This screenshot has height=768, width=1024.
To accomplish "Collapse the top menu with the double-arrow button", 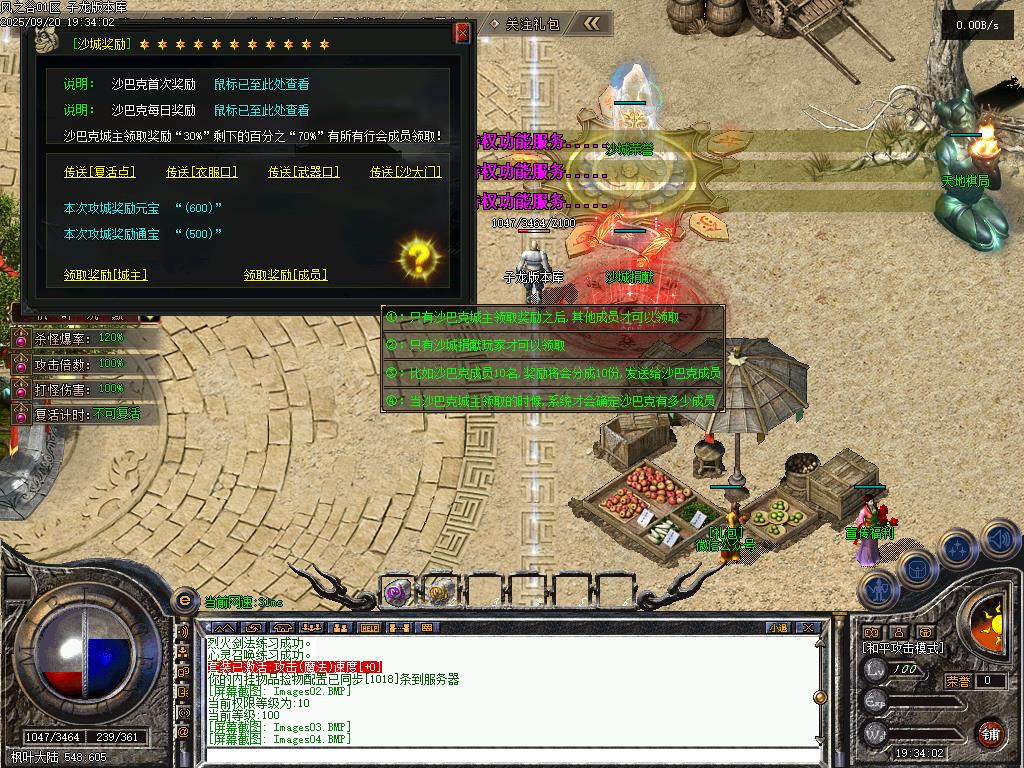I will [x=592, y=23].
